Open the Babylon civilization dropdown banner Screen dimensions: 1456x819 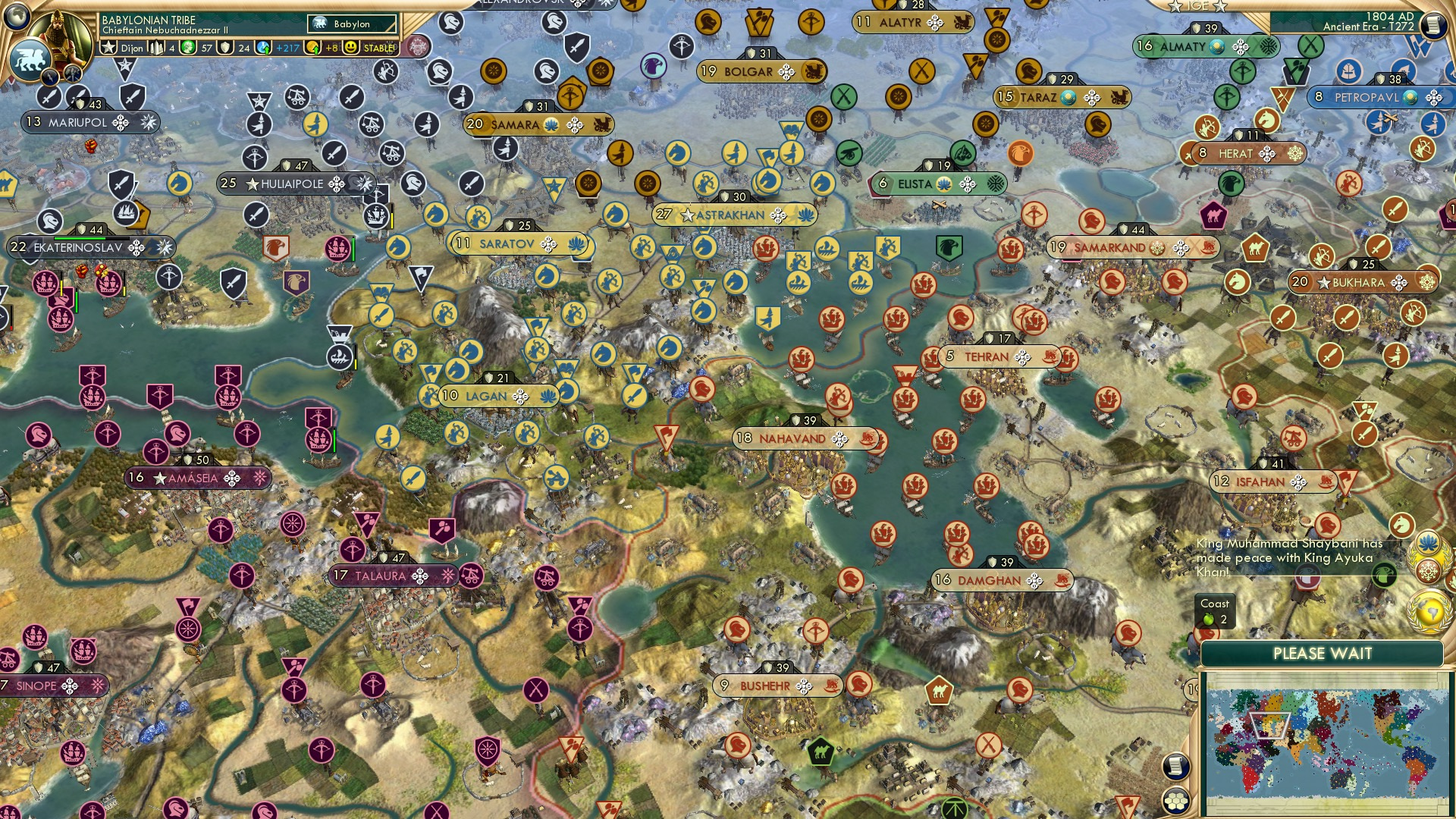click(x=350, y=24)
